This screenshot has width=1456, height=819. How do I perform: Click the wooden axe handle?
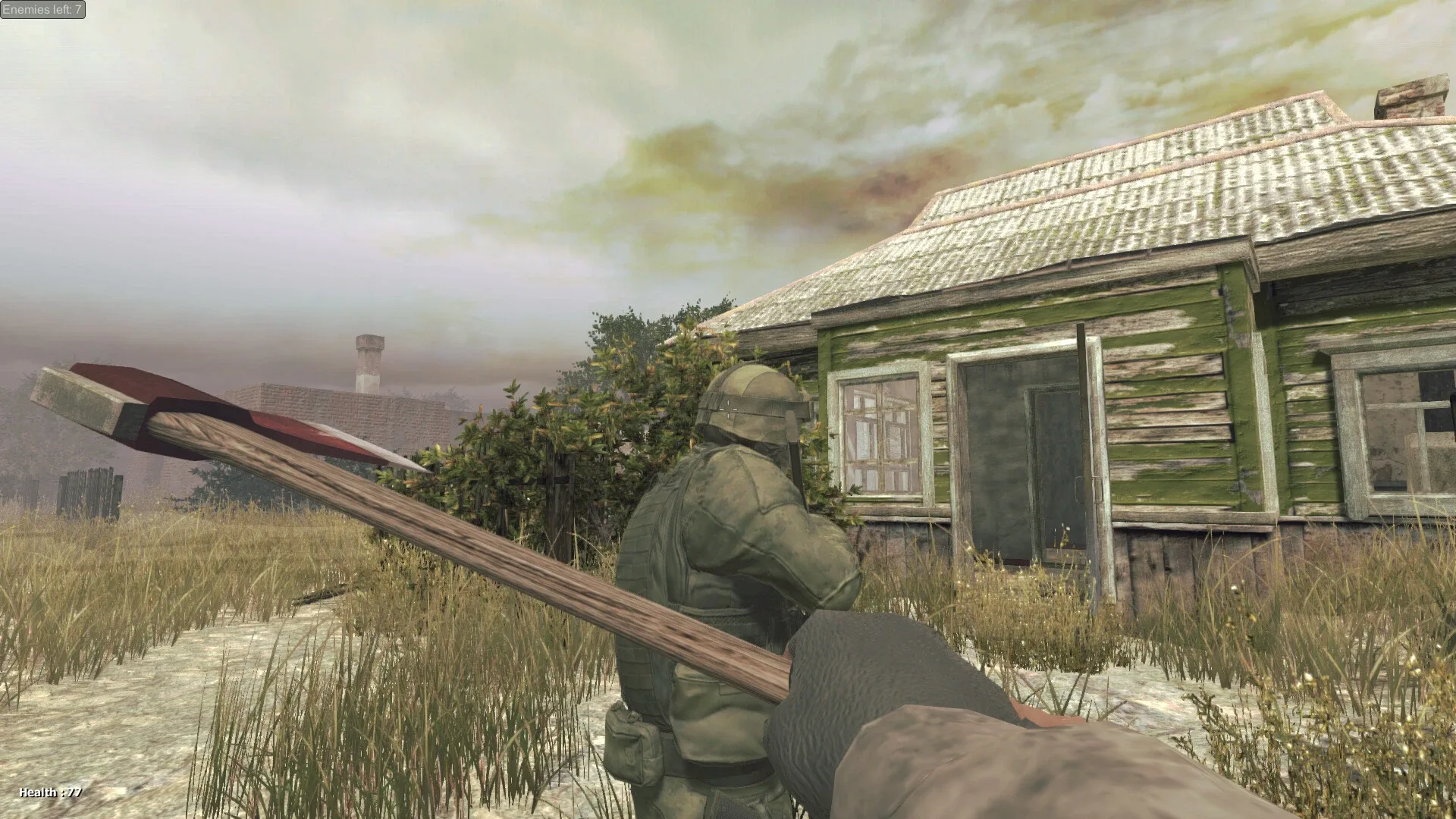[x=531, y=569]
